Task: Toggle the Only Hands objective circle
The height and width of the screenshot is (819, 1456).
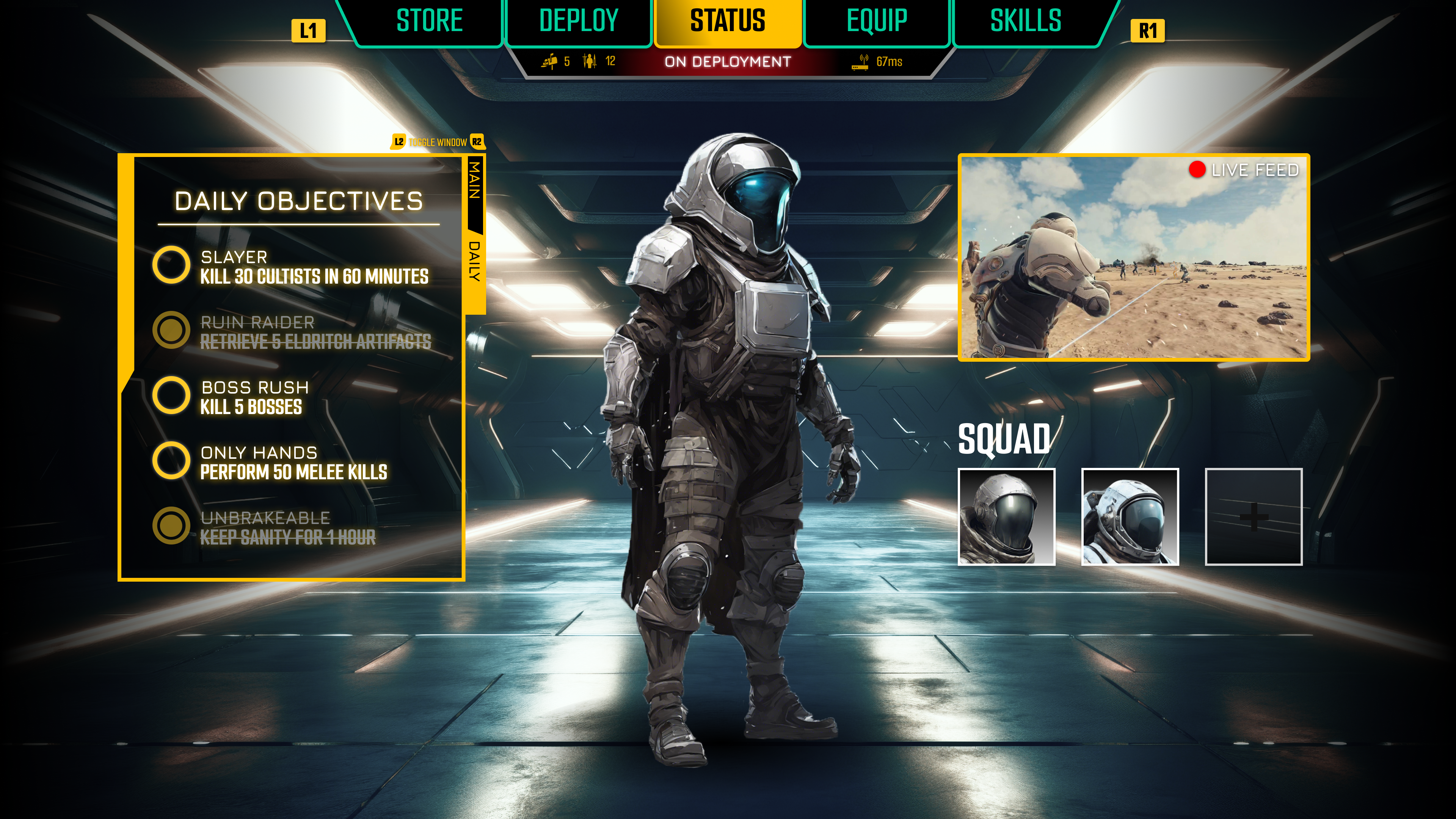Action: 171,461
